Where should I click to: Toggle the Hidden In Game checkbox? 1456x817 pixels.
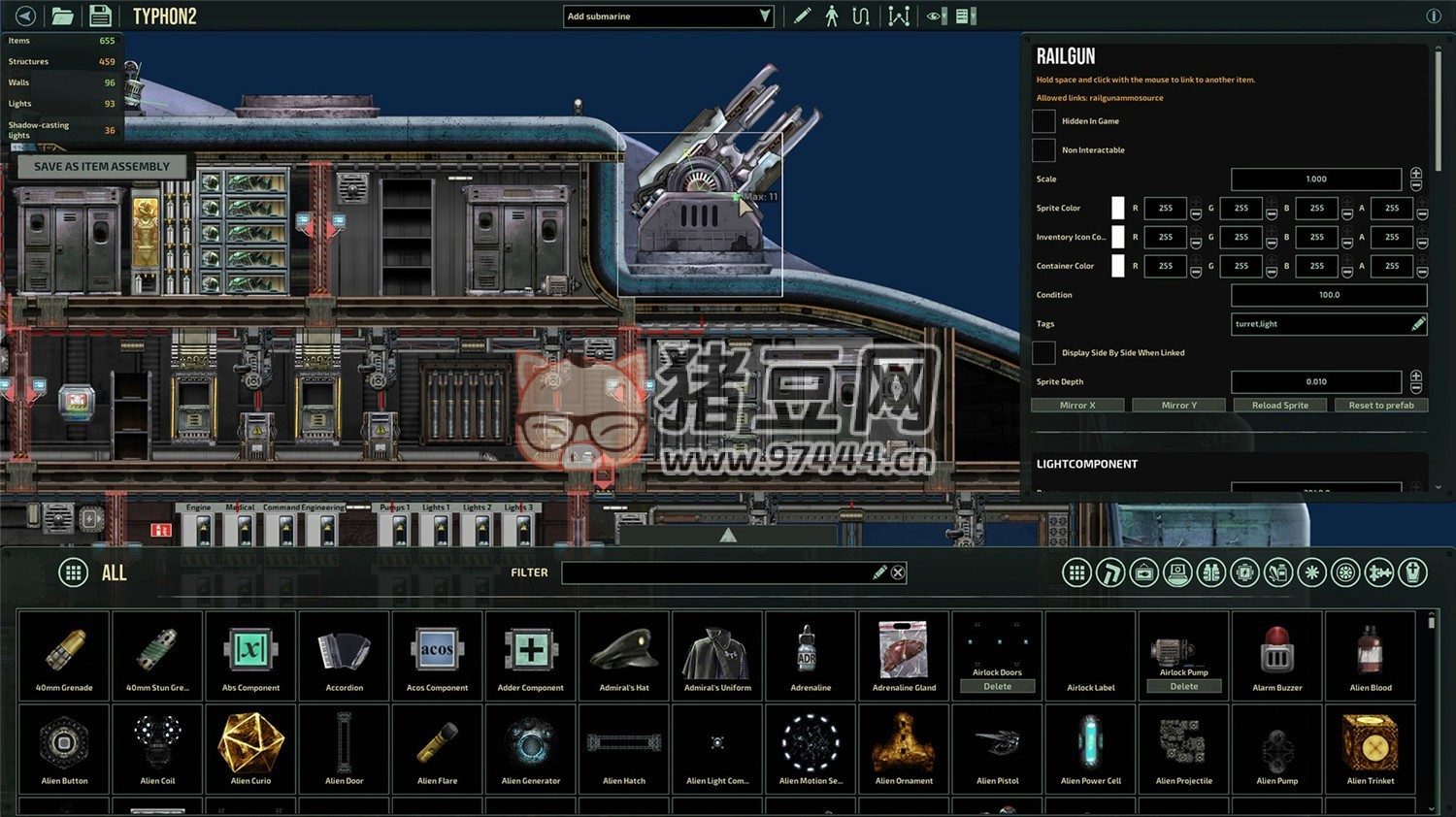tap(1043, 121)
